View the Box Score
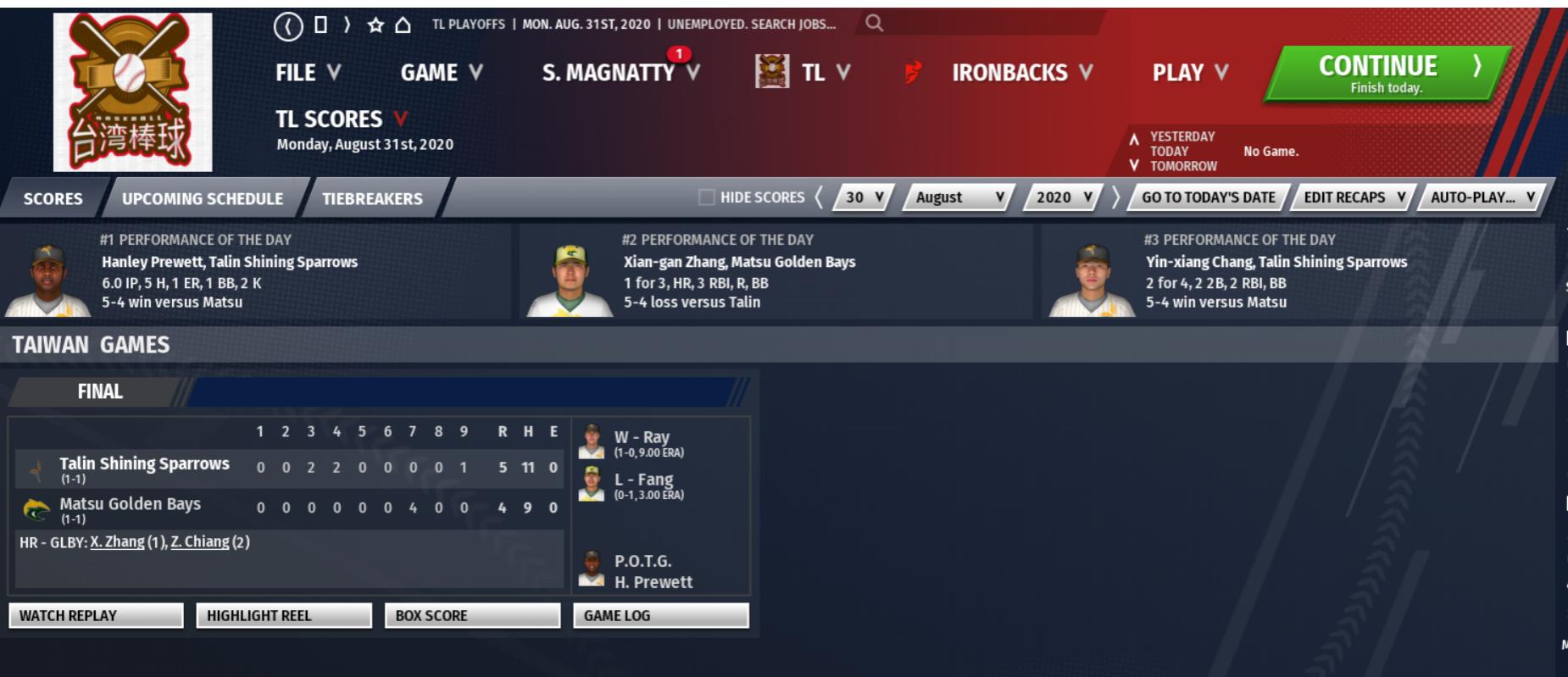Screen dimensions: 1568x677 click(x=472, y=616)
